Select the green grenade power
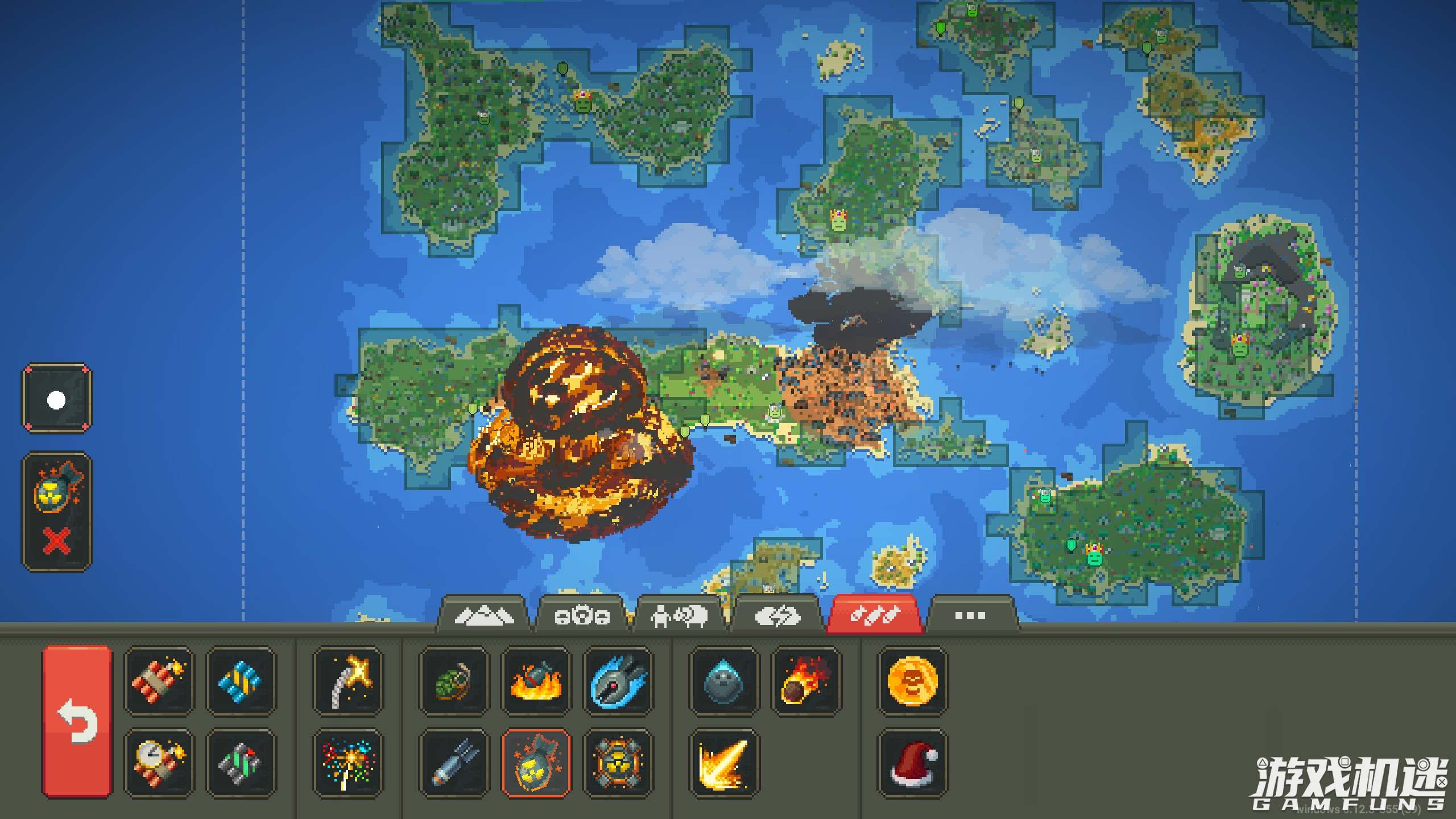 tap(454, 680)
